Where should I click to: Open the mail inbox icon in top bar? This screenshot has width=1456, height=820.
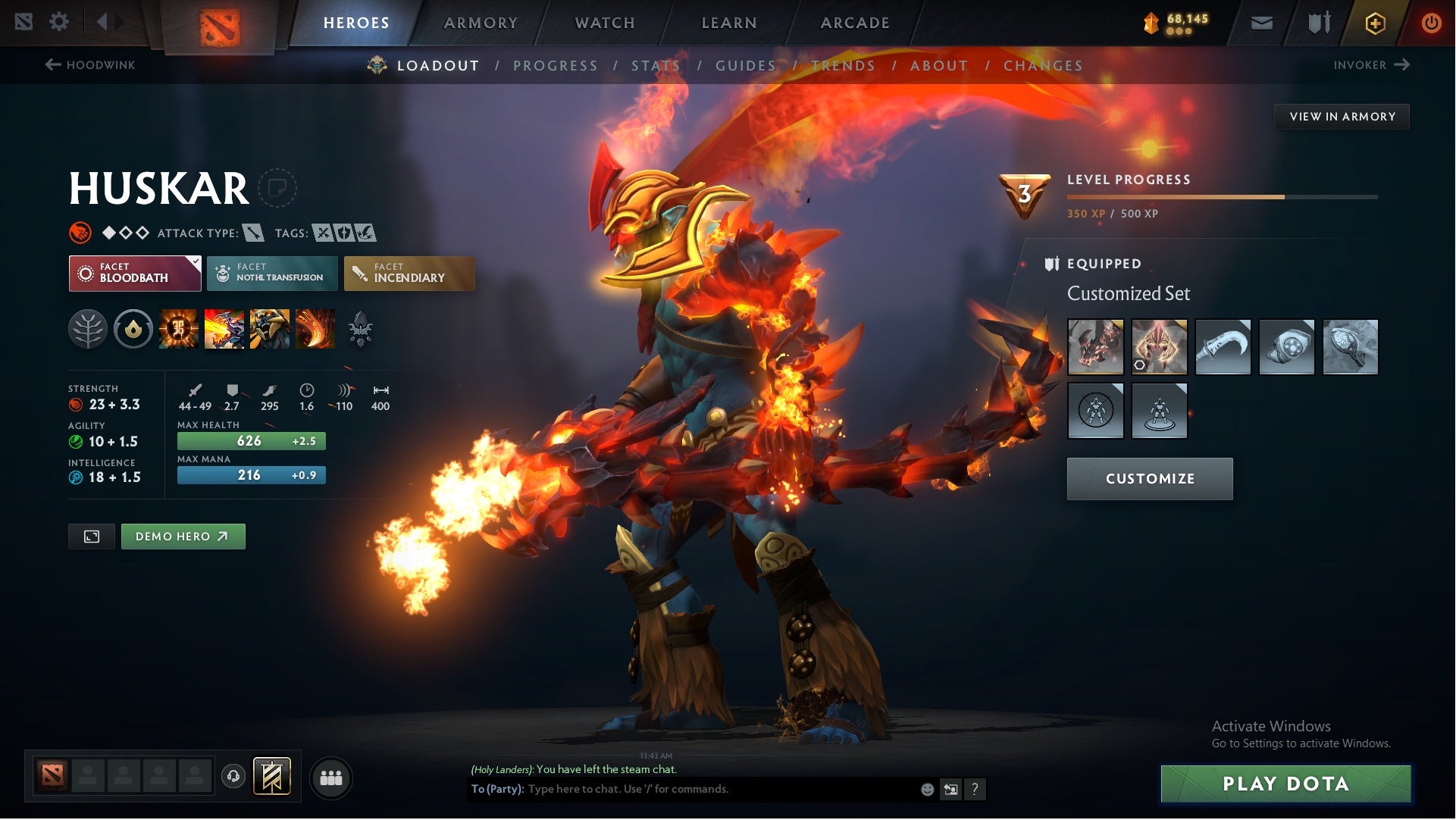click(x=1260, y=22)
